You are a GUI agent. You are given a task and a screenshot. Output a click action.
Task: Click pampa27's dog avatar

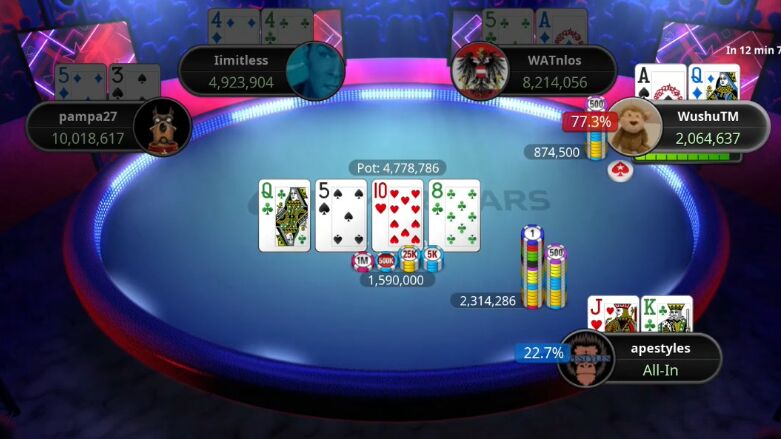click(x=162, y=127)
